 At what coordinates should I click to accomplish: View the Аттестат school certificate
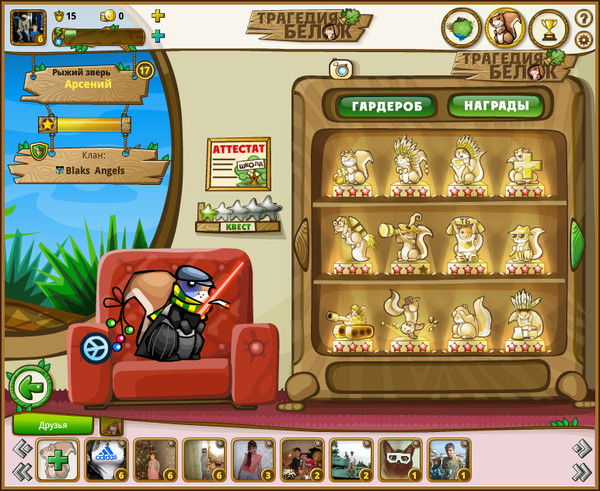coord(238,162)
